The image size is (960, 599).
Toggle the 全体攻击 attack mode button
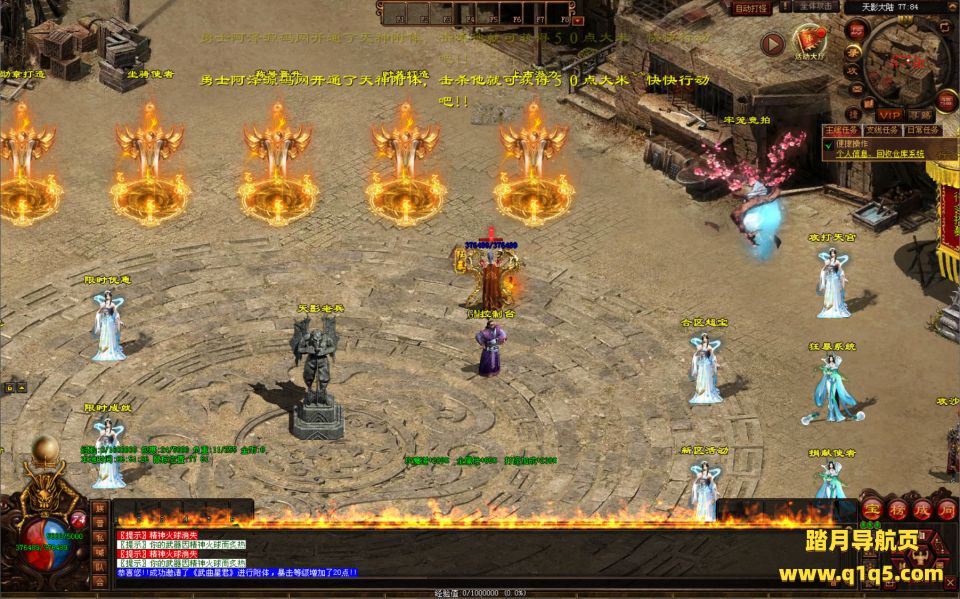815,7
